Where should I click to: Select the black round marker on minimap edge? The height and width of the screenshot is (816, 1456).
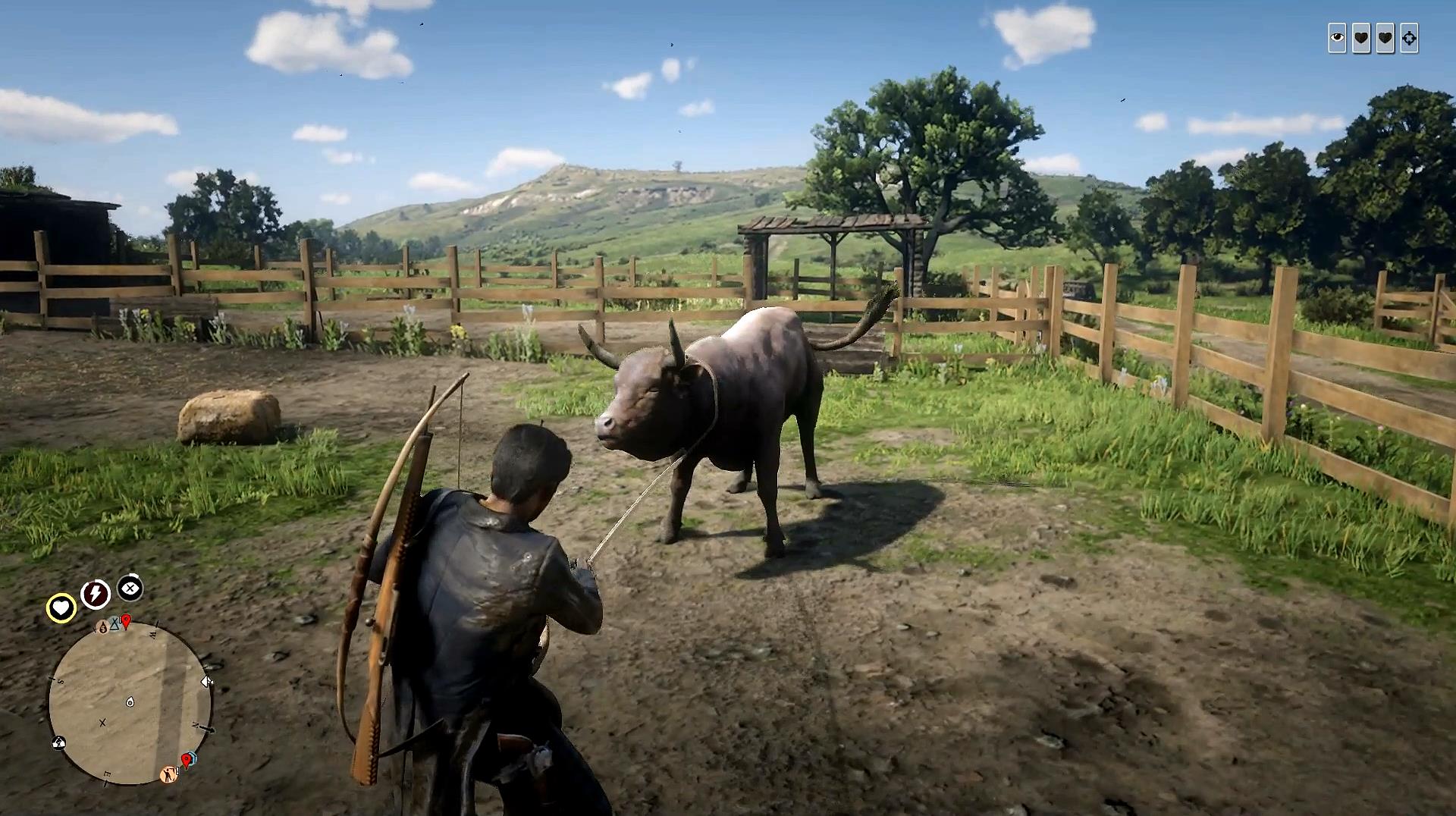[x=58, y=742]
